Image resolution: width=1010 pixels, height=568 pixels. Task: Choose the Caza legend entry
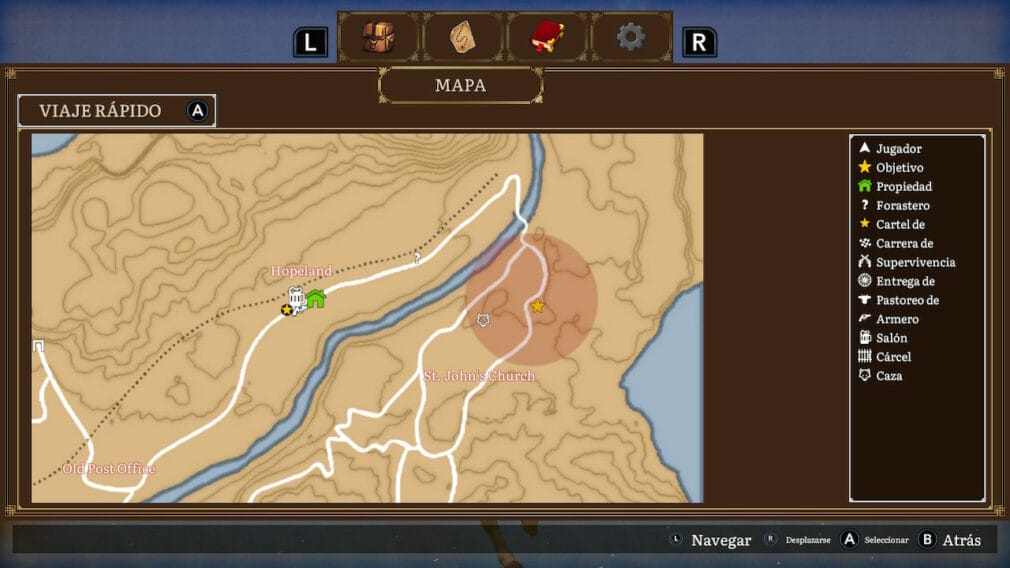(x=888, y=376)
